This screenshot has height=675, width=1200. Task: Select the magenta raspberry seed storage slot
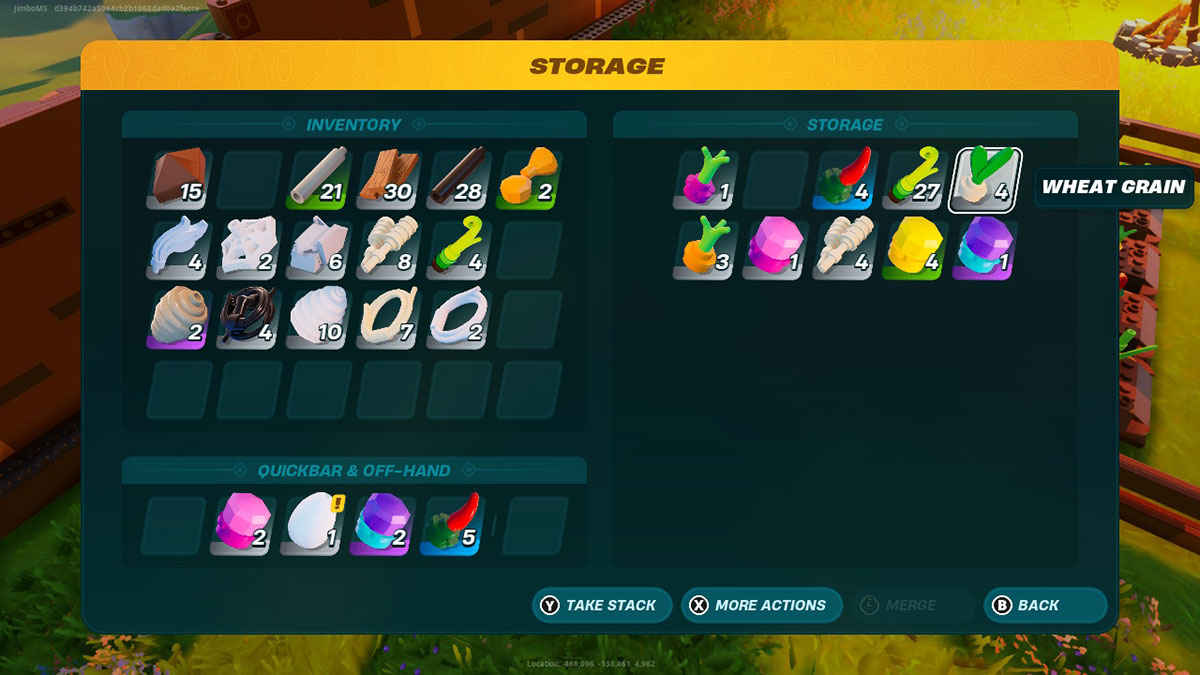tap(706, 180)
